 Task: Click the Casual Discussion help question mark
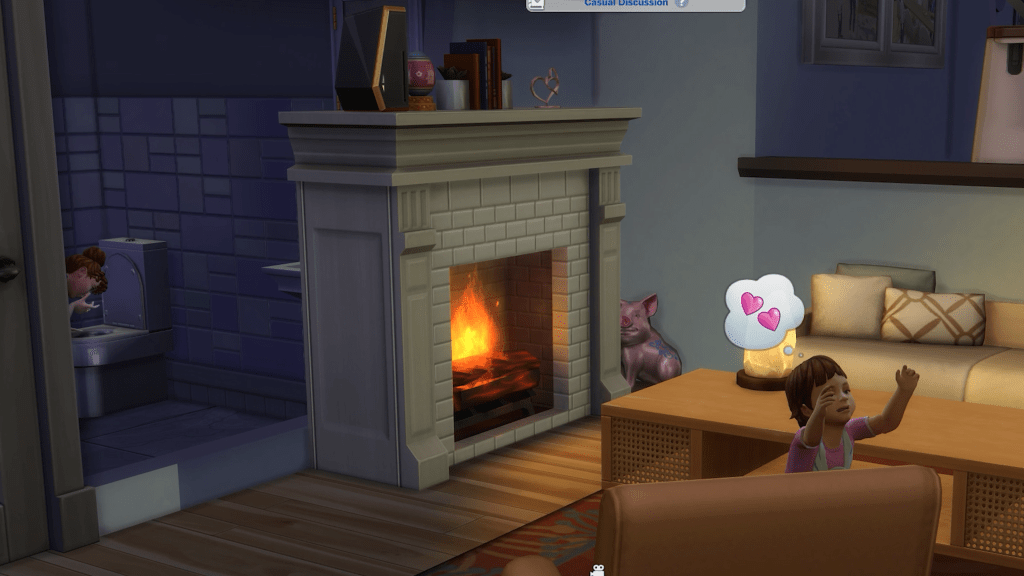(682, 3)
